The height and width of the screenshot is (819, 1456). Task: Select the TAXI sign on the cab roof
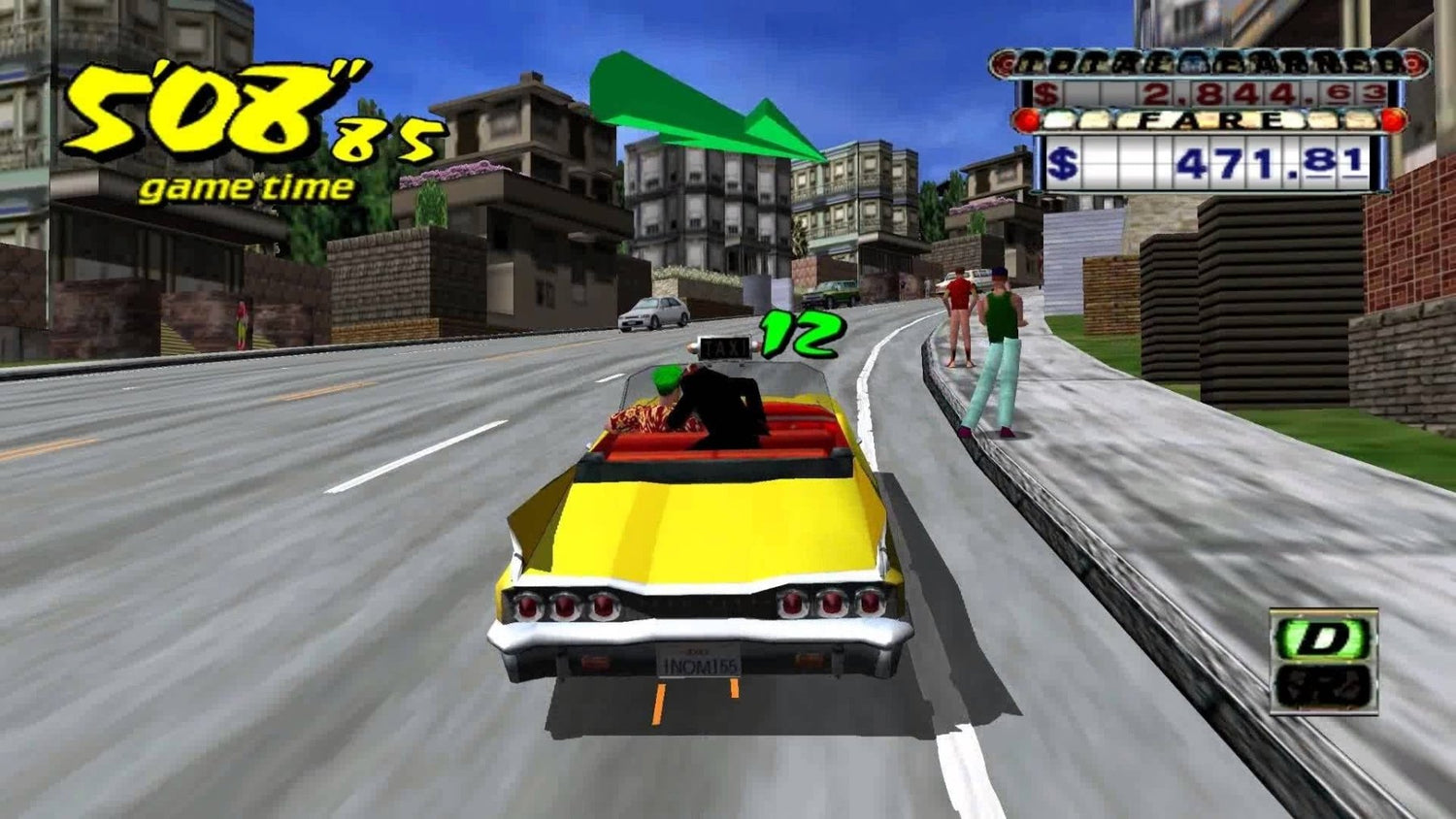[725, 347]
